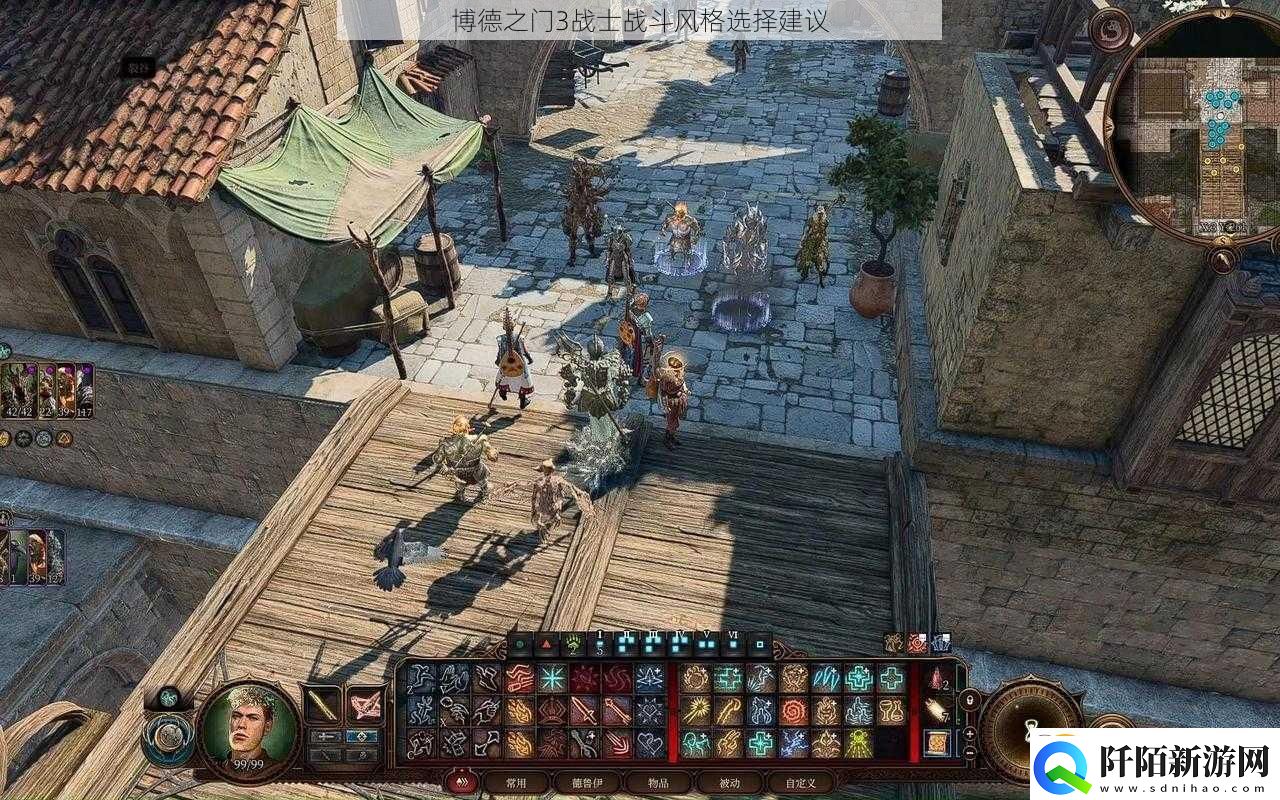Toggle the green circular mode icon left of portrait
The image size is (1280, 800).
[168, 699]
